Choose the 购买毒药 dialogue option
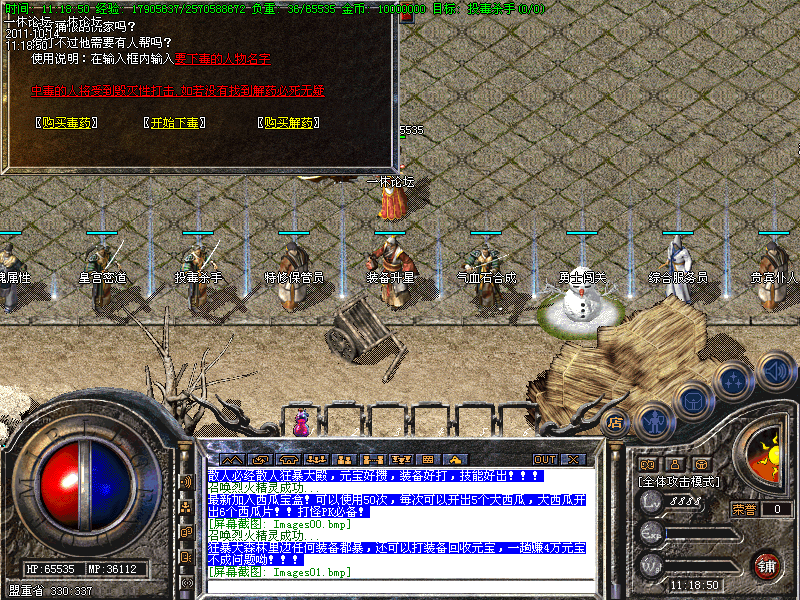The width and height of the screenshot is (800, 600). 68,124
